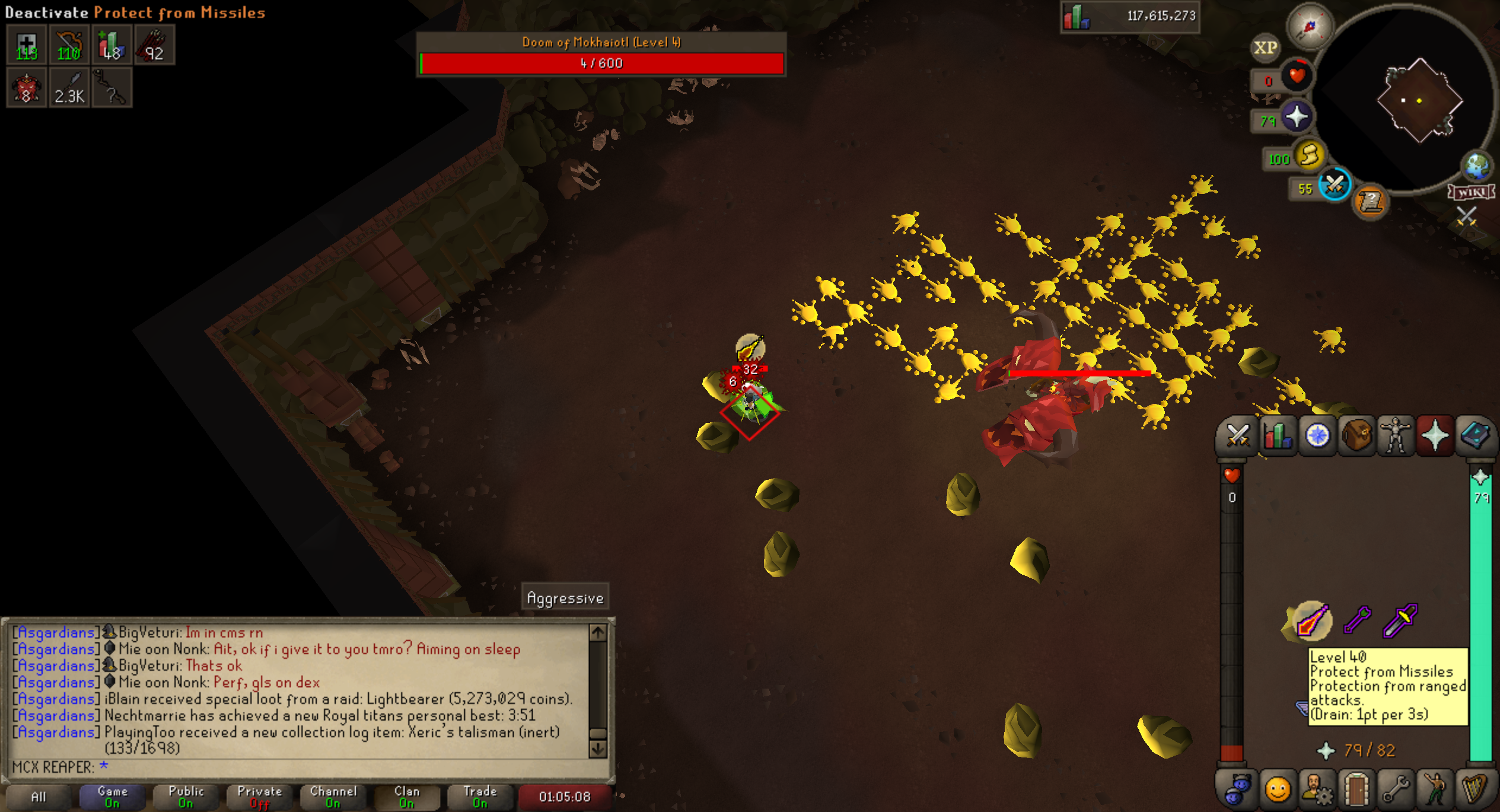Open the door Logout tab
The height and width of the screenshot is (812, 1500).
[1356, 789]
